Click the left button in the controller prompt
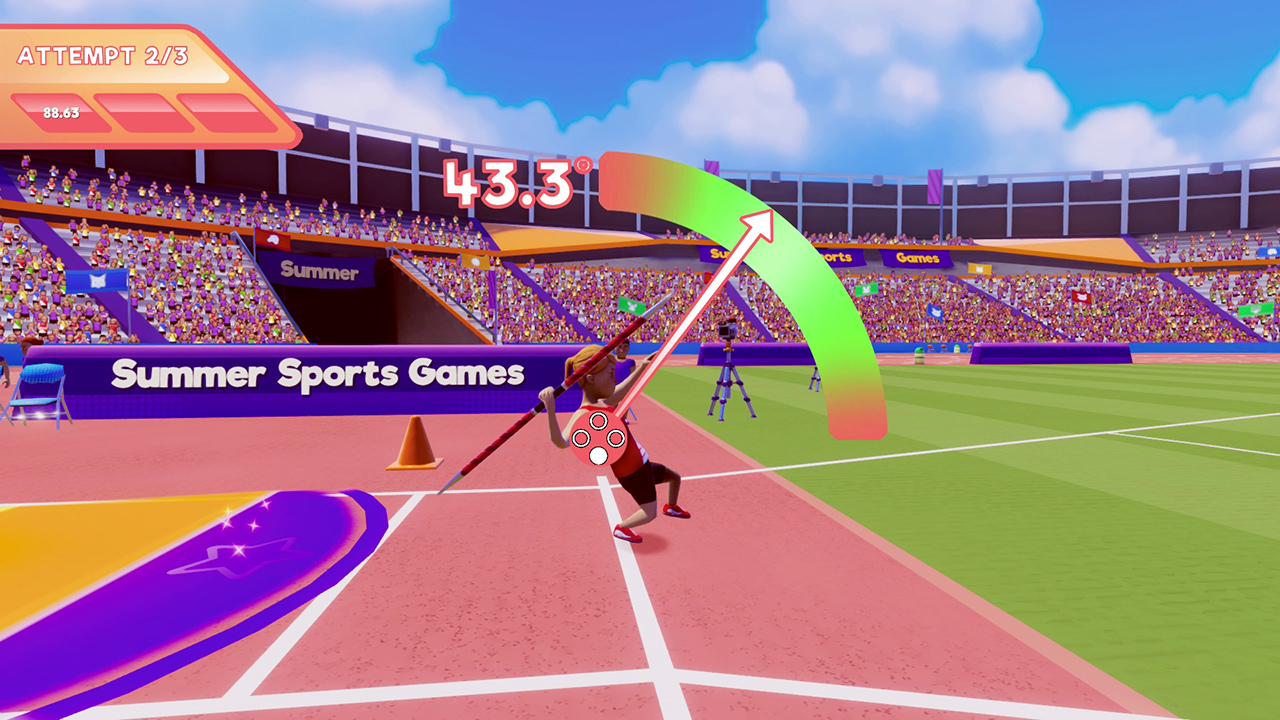Image resolution: width=1280 pixels, height=720 pixels. [x=581, y=438]
